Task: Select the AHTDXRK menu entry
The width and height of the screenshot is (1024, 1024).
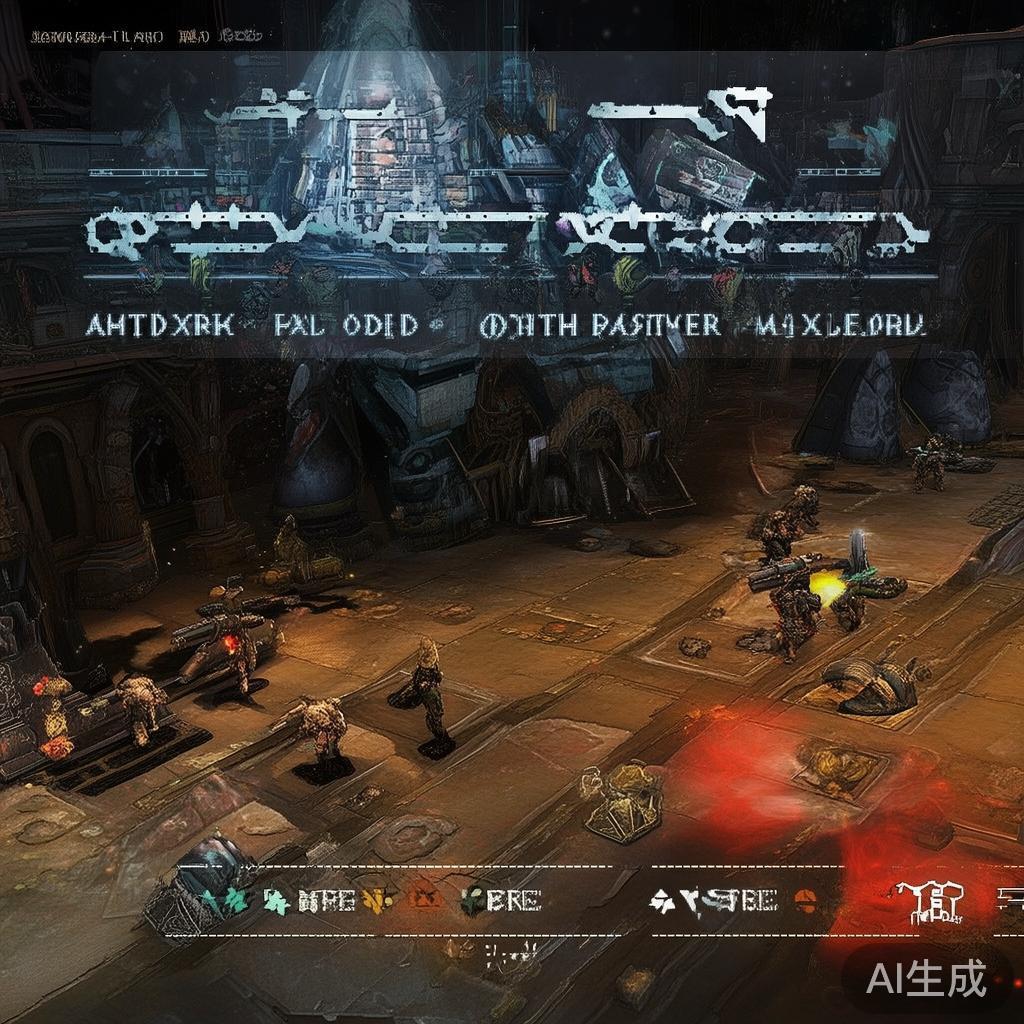Action: pos(160,325)
